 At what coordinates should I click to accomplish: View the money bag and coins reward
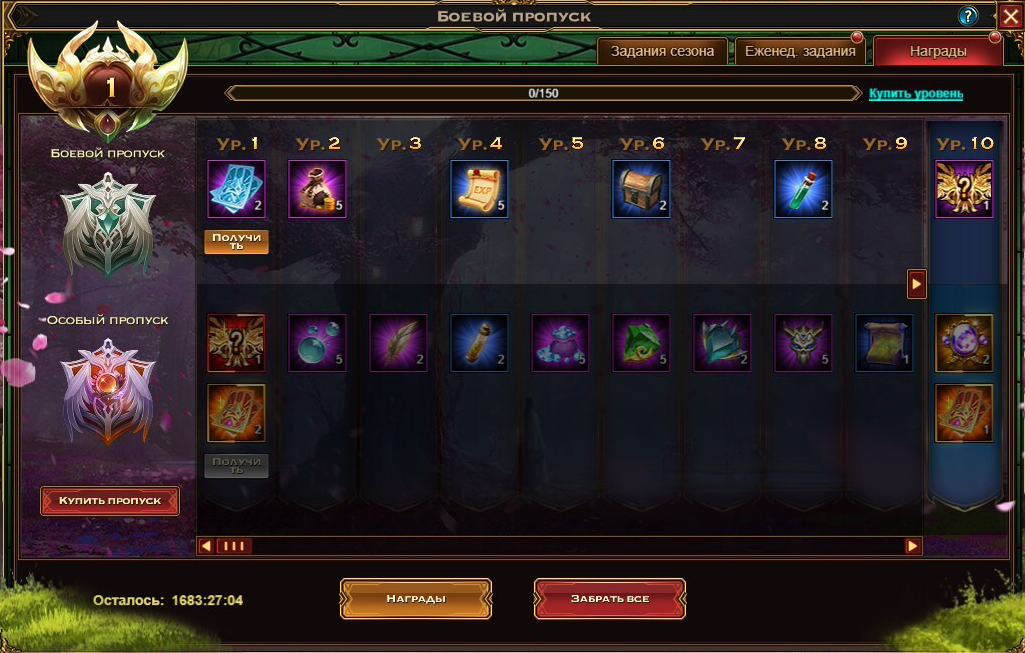click(317, 189)
